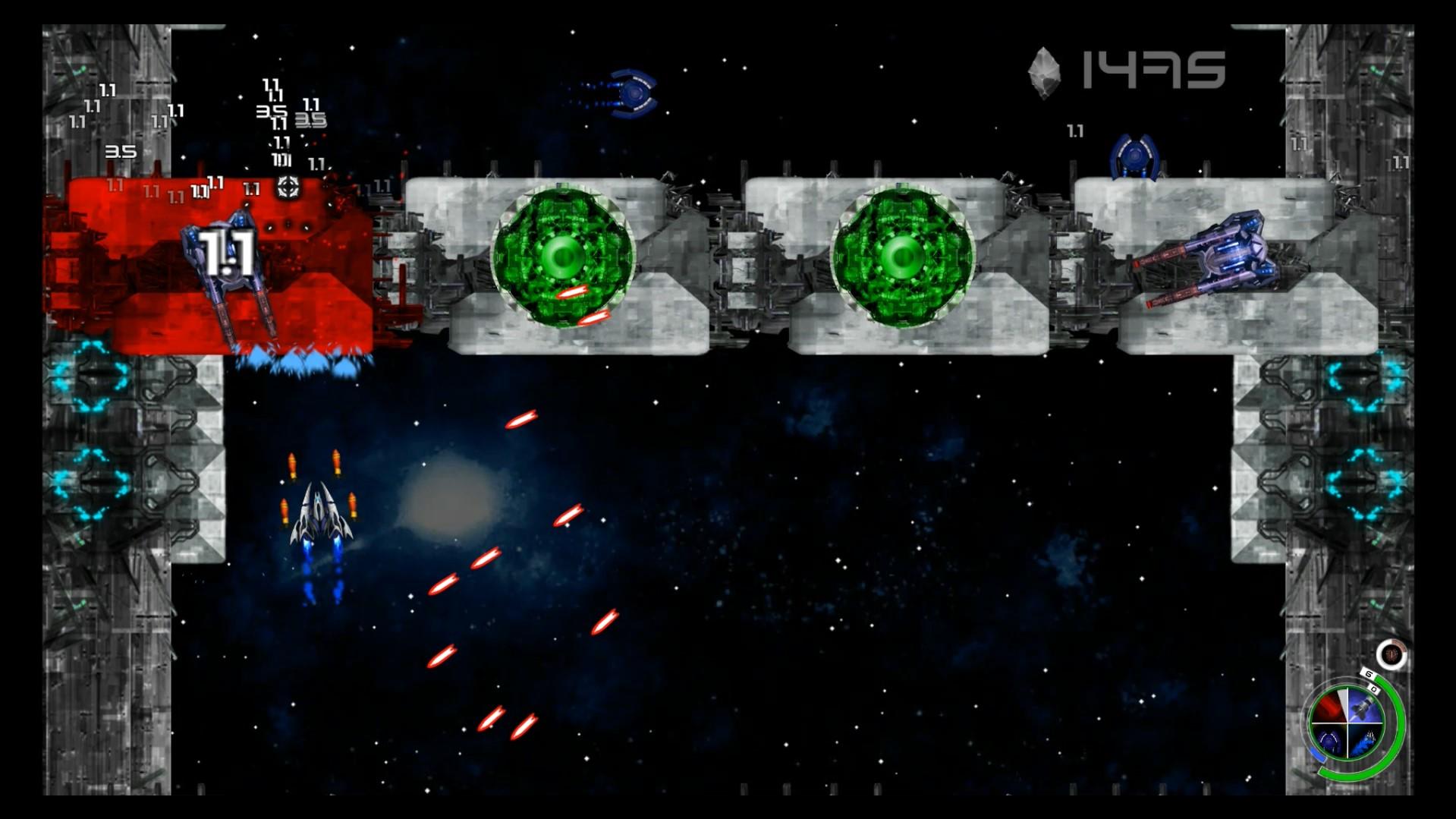Select the missile weapon on the weapon wheel

click(1363, 706)
